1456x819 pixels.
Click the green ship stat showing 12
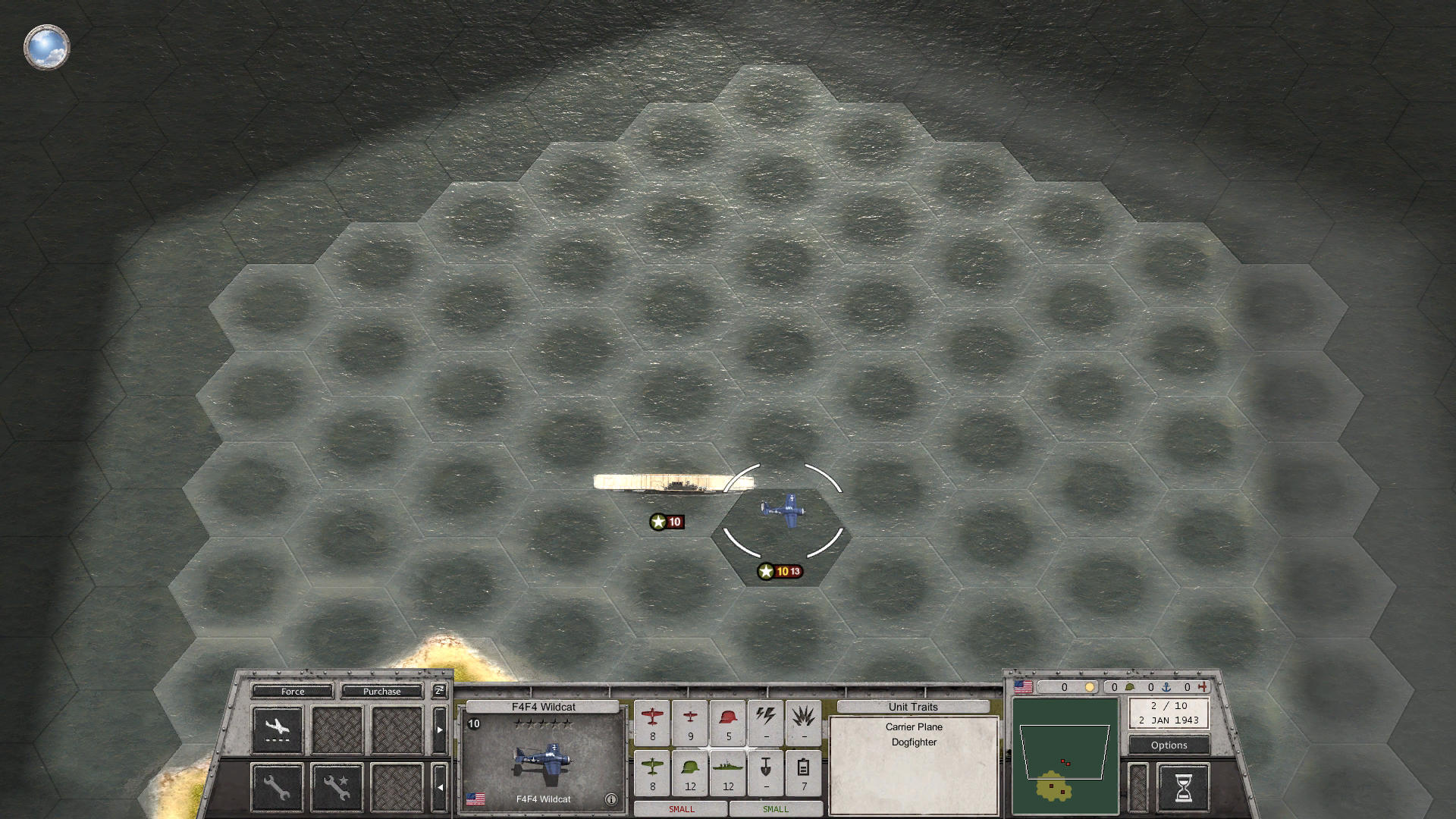pyautogui.click(x=728, y=773)
